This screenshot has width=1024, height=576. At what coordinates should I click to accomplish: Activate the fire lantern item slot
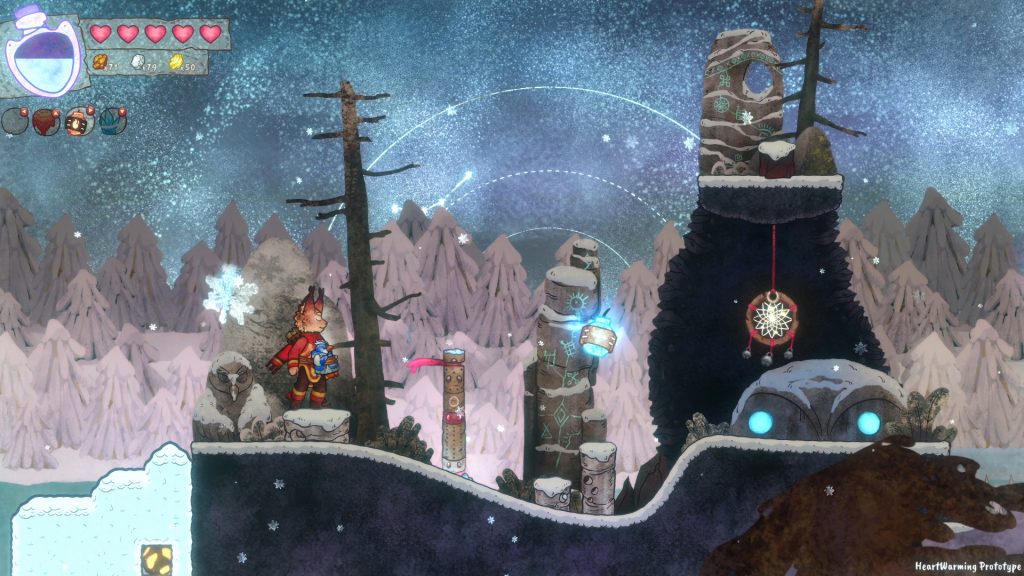79,122
